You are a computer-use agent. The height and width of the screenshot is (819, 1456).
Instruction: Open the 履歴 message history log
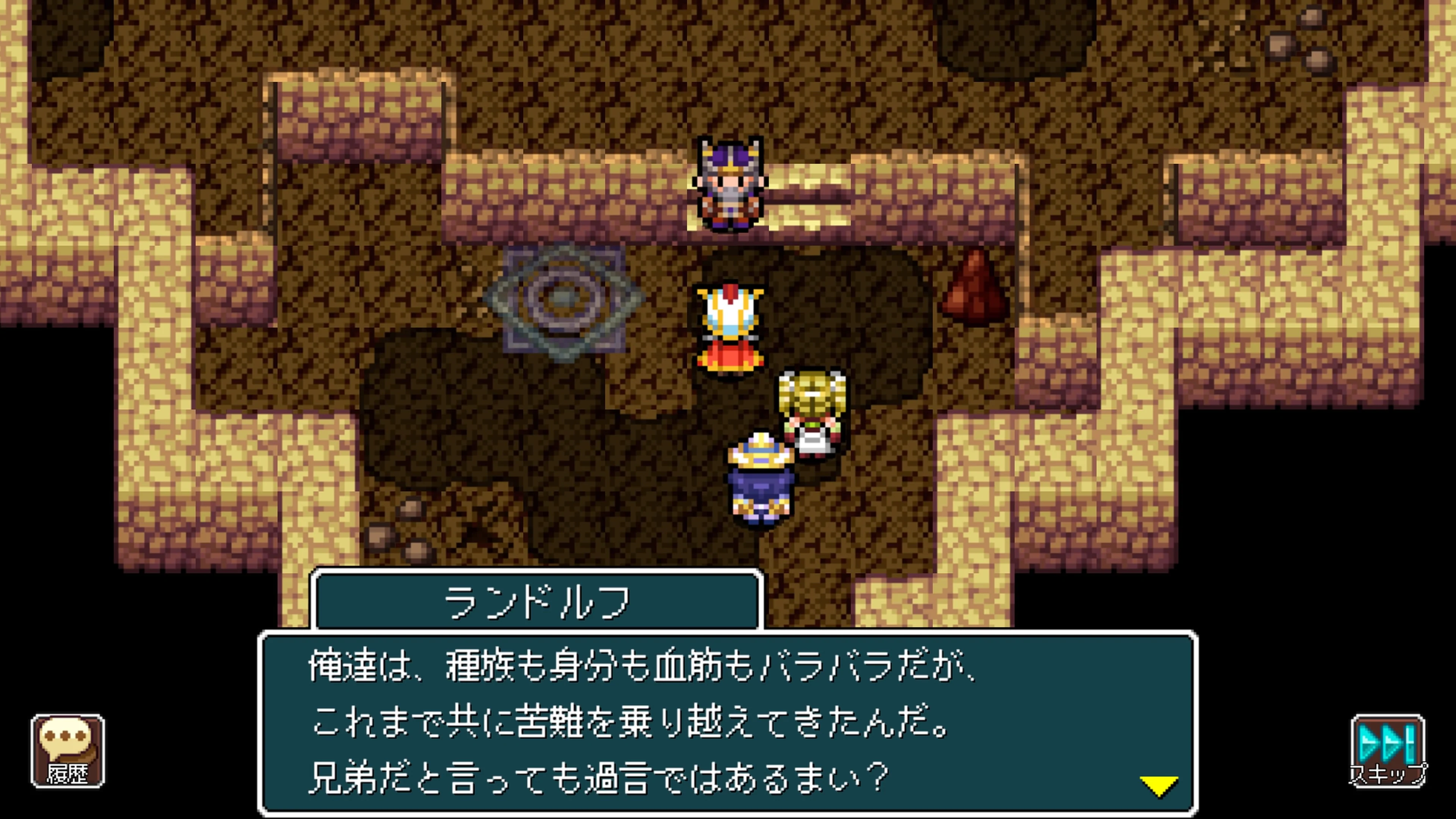[68, 752]
